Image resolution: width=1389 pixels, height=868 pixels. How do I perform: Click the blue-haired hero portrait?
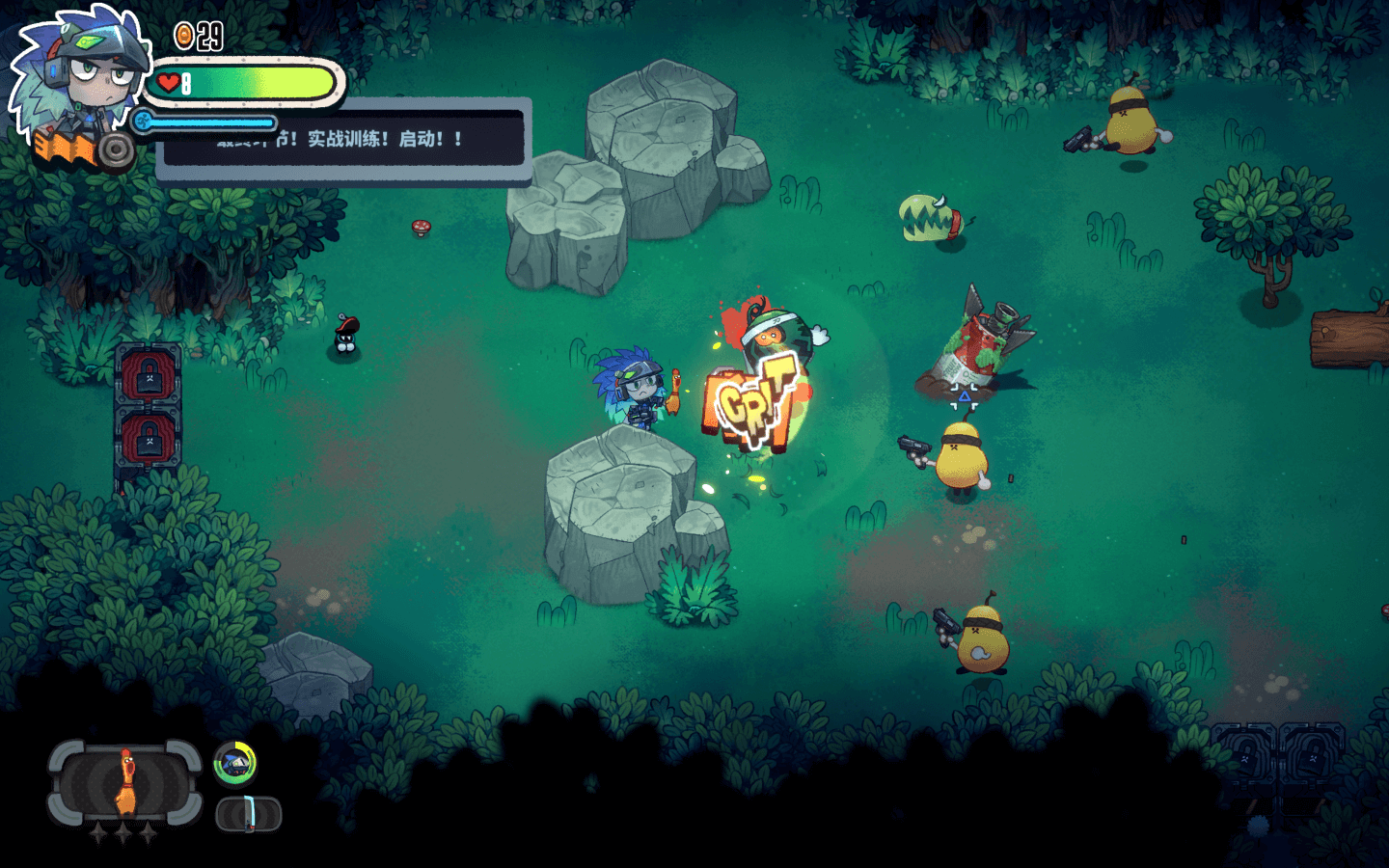tap(79, 77)
